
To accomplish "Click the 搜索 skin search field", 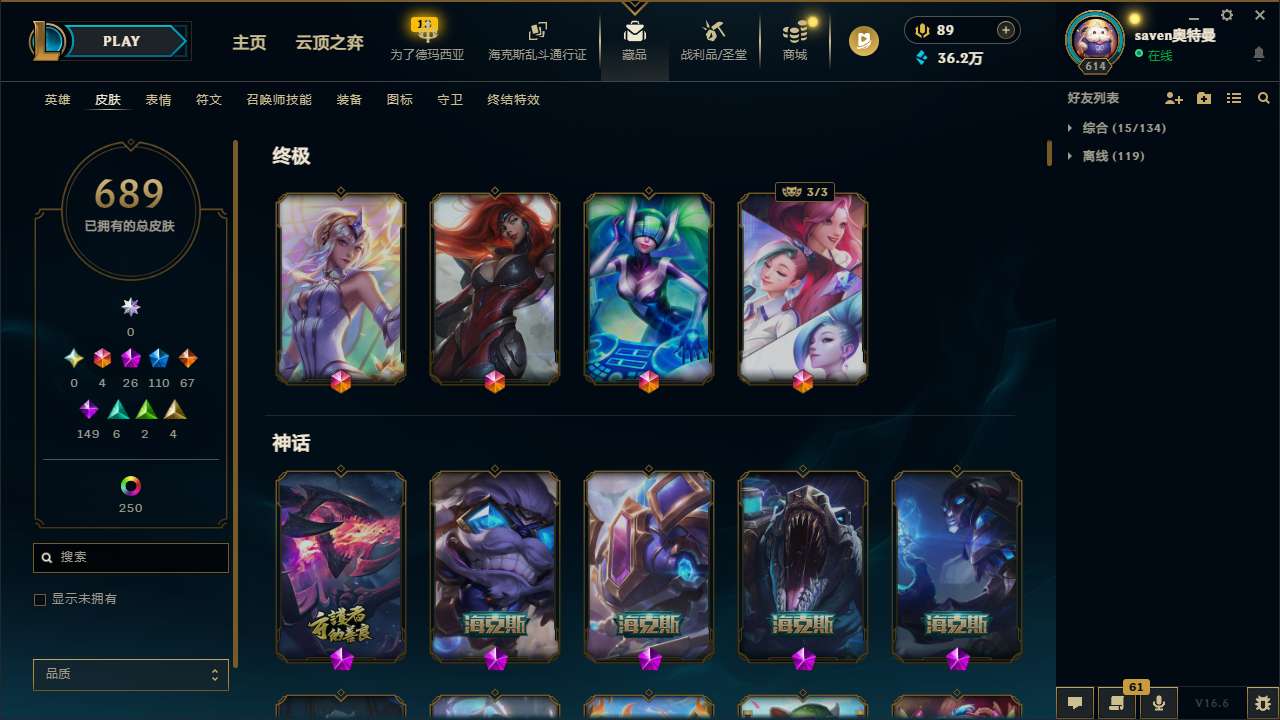I will click(130, 557).
